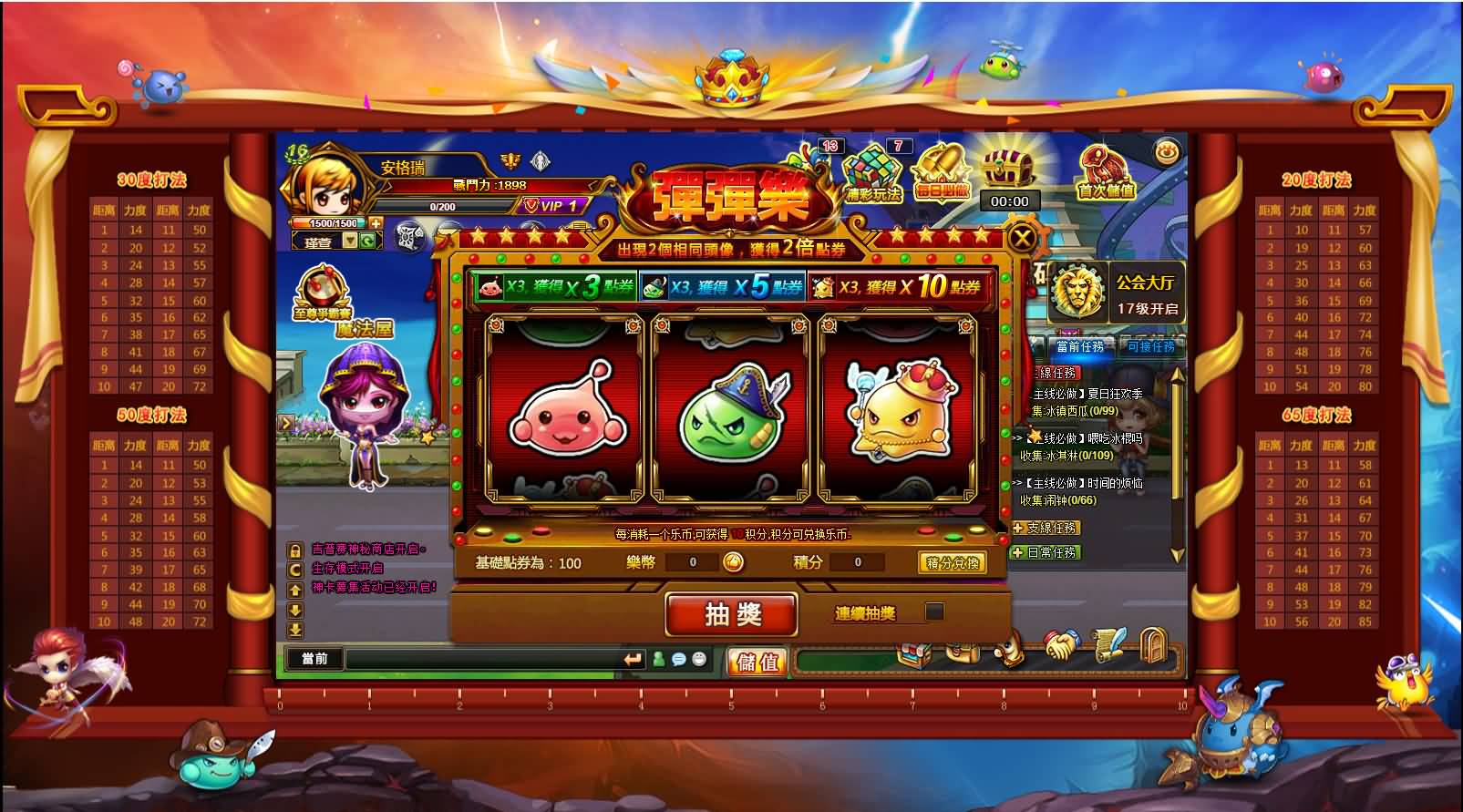1463x812 pixels.
Task: Expand the 日常任務 daily quest section
Action: pyautogui.click(x=1046, y=551)
